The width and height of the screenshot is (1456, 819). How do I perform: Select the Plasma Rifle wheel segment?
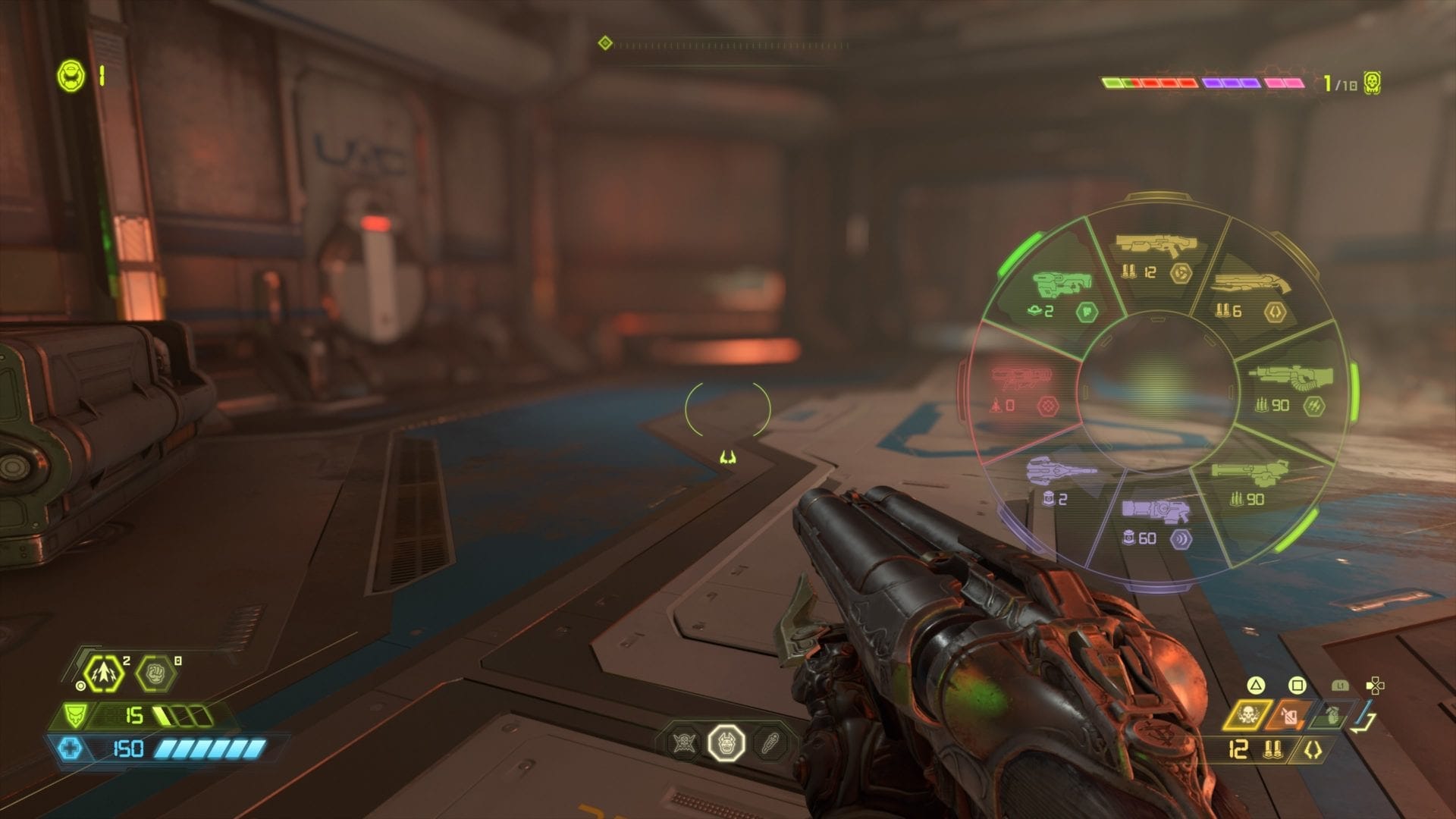(x=1154, y=522)
